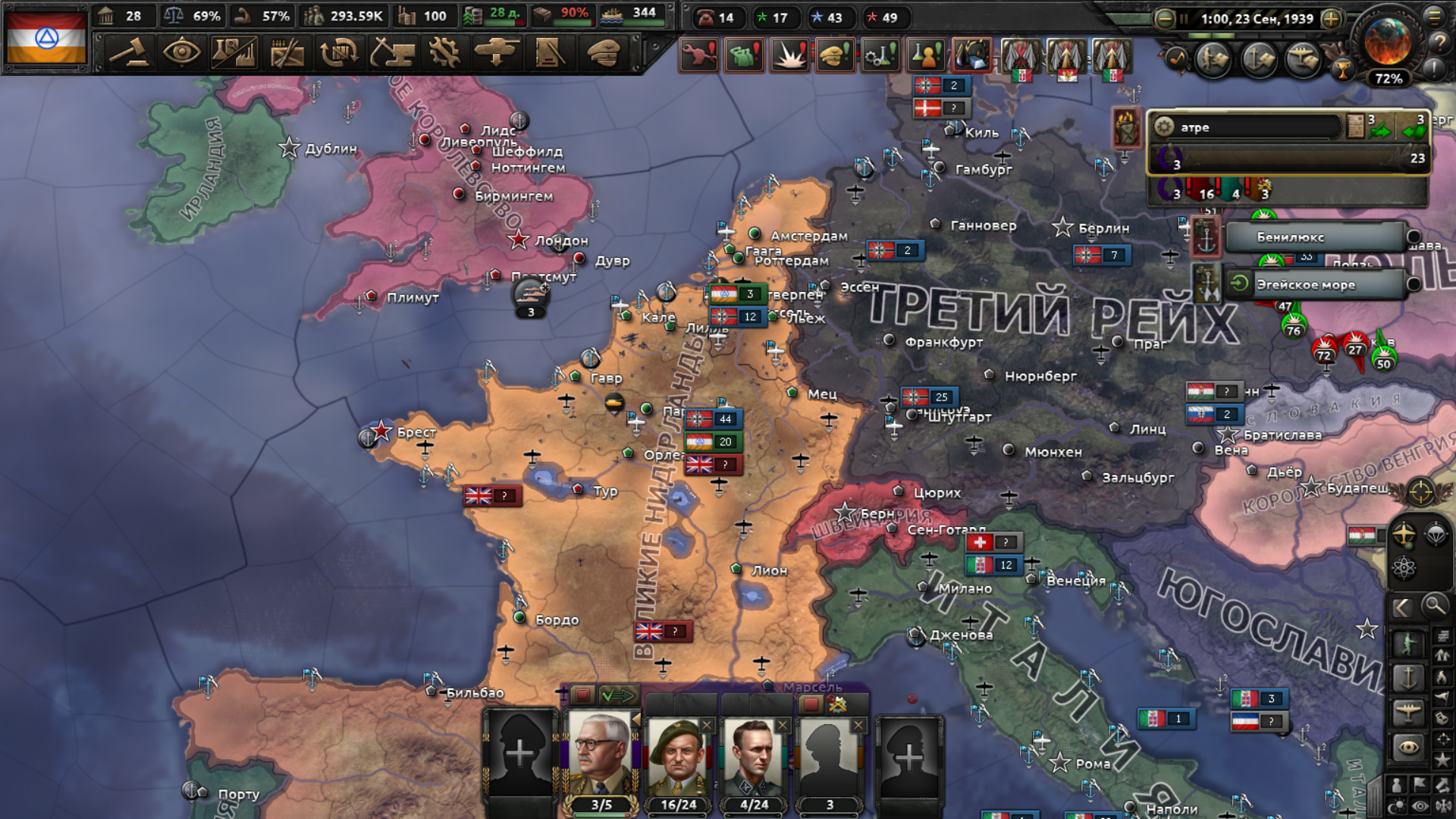Select the general with 16/24 divisions

[x=678, y=757]
